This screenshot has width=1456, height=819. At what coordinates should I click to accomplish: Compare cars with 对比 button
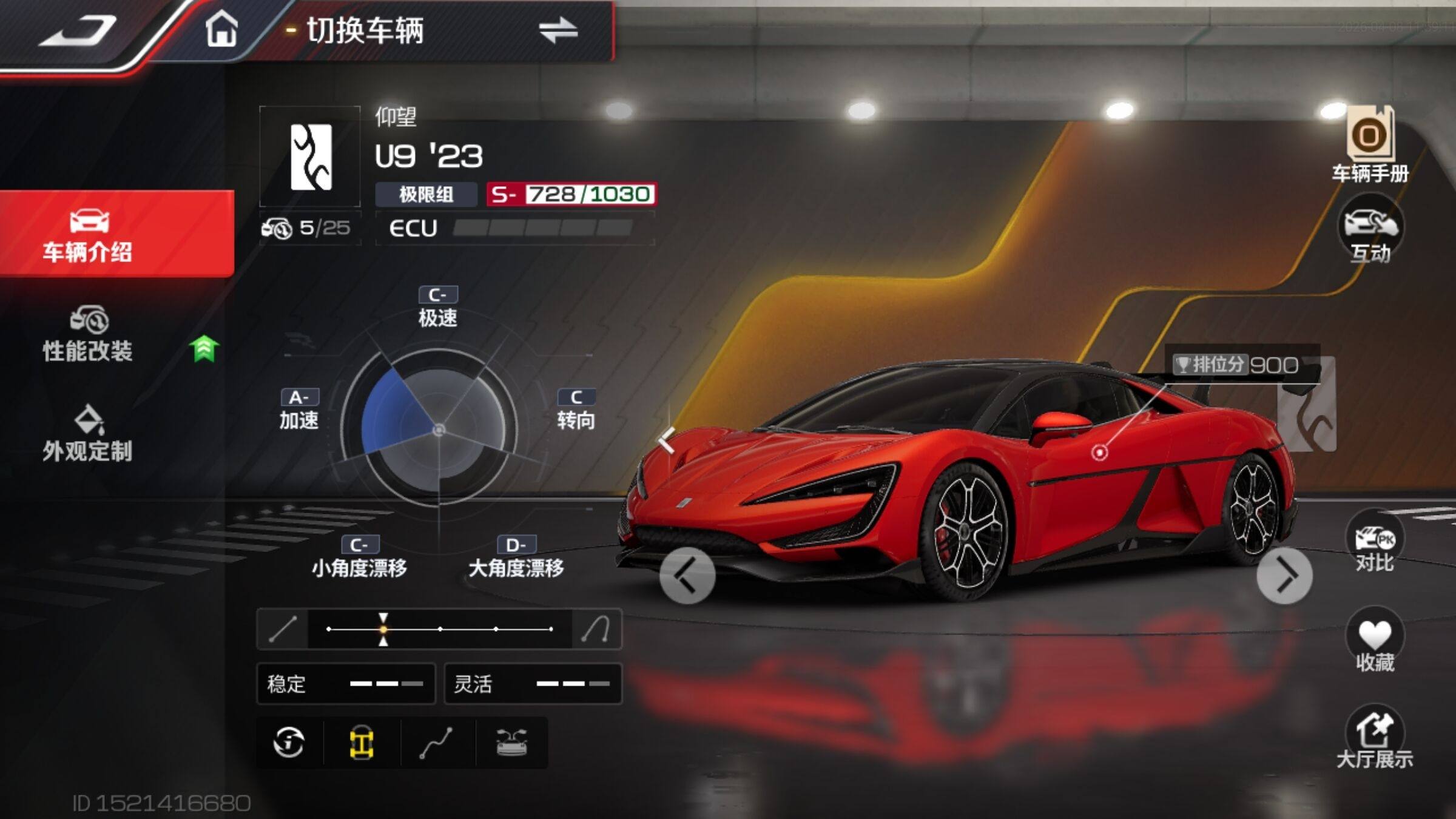click(x=1374, y=543)
